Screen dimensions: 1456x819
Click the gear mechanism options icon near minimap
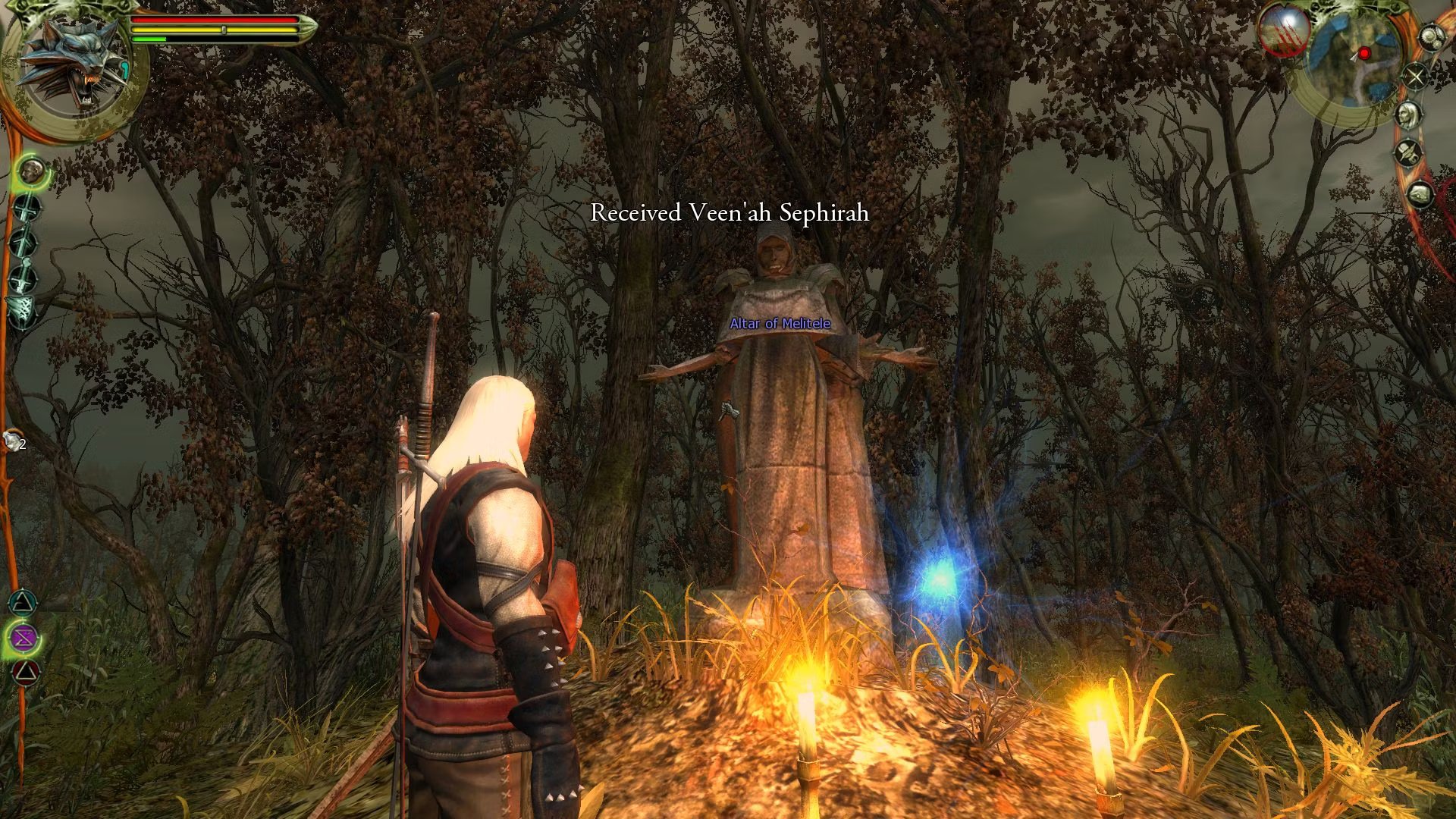1431,37
